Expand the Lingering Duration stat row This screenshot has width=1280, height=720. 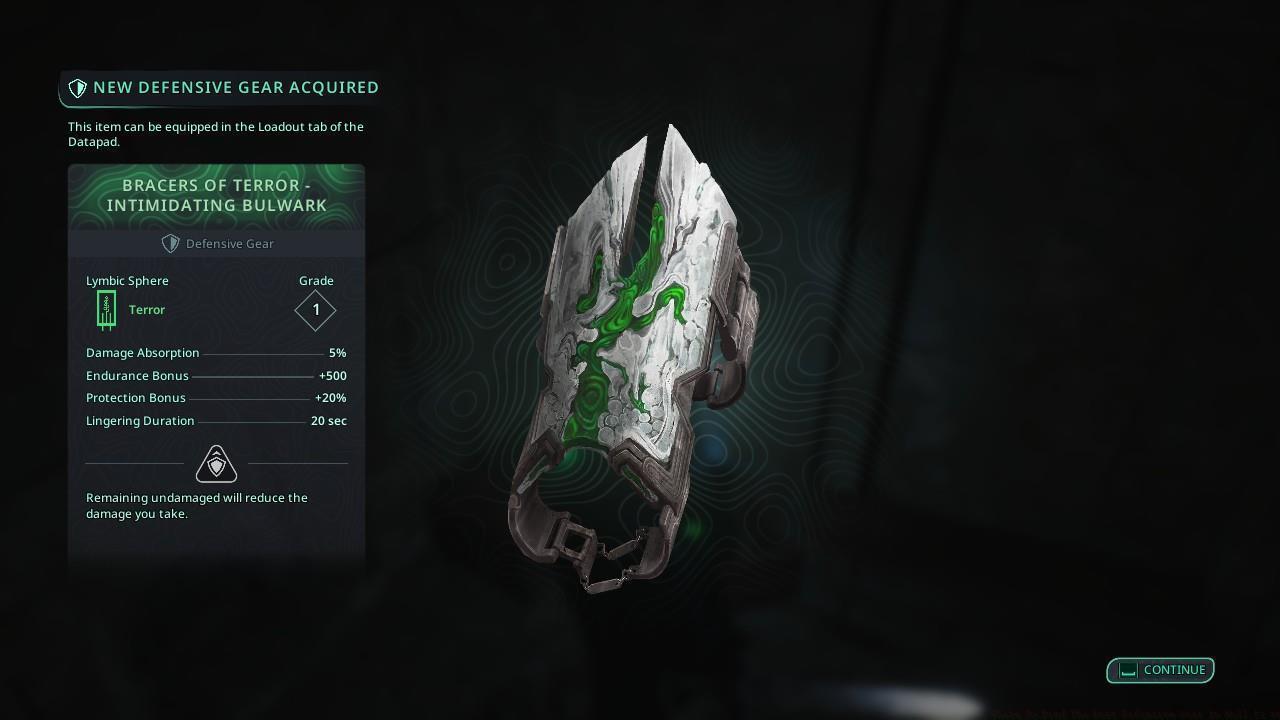pos(215,421)
